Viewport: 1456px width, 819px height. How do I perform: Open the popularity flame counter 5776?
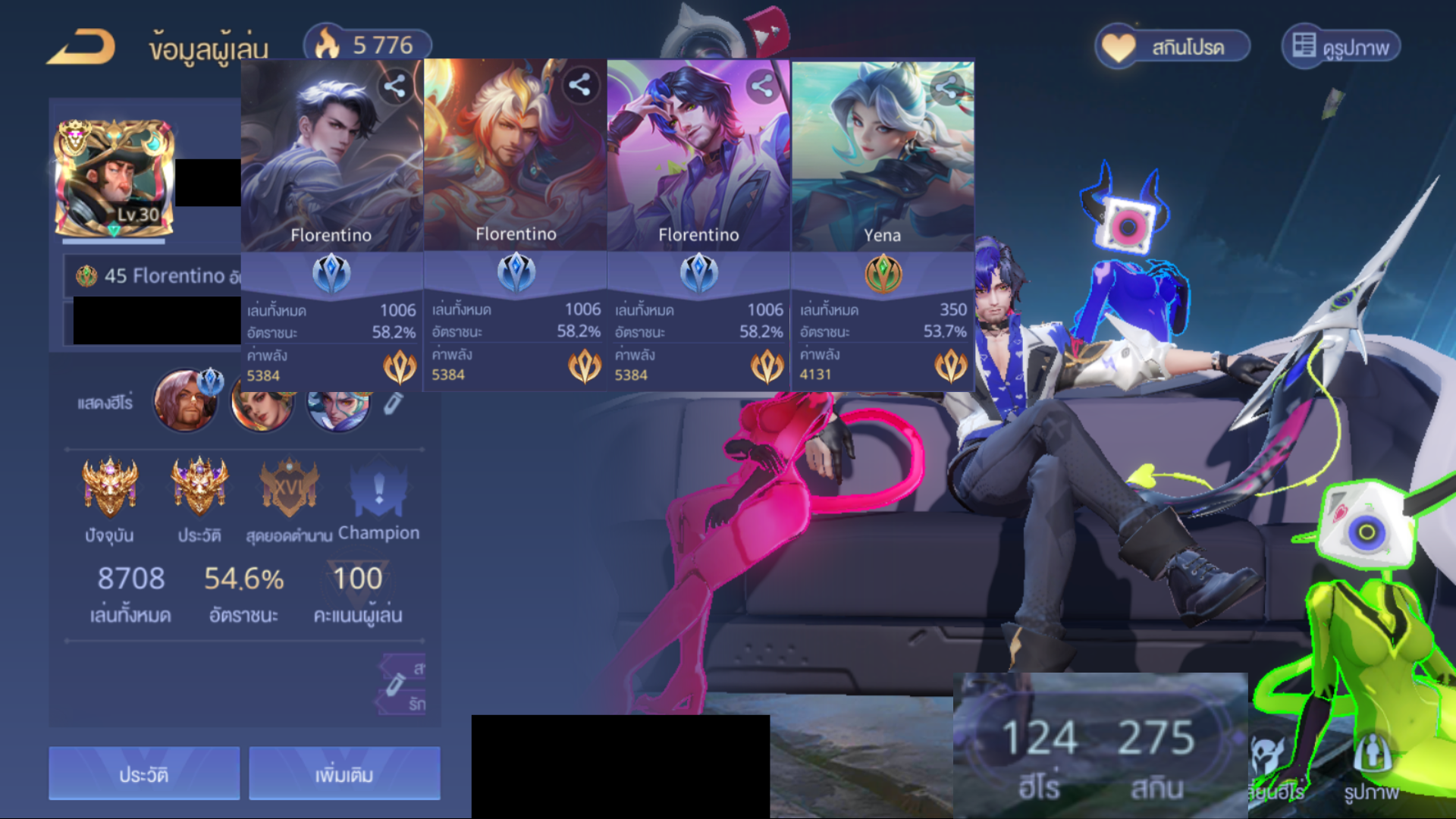click(368, 45)
